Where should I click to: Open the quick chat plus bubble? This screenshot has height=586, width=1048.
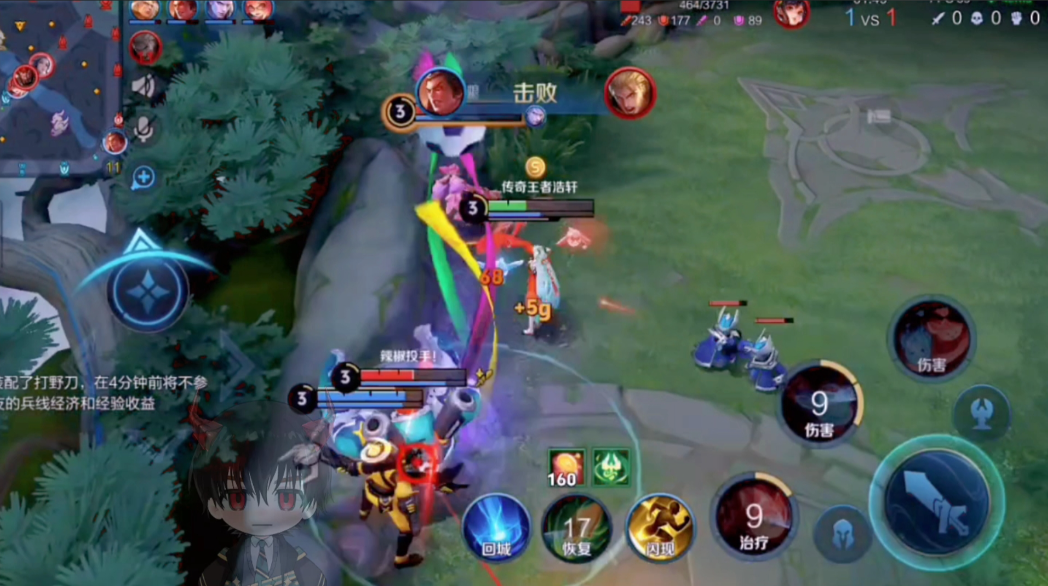(144, 178)
